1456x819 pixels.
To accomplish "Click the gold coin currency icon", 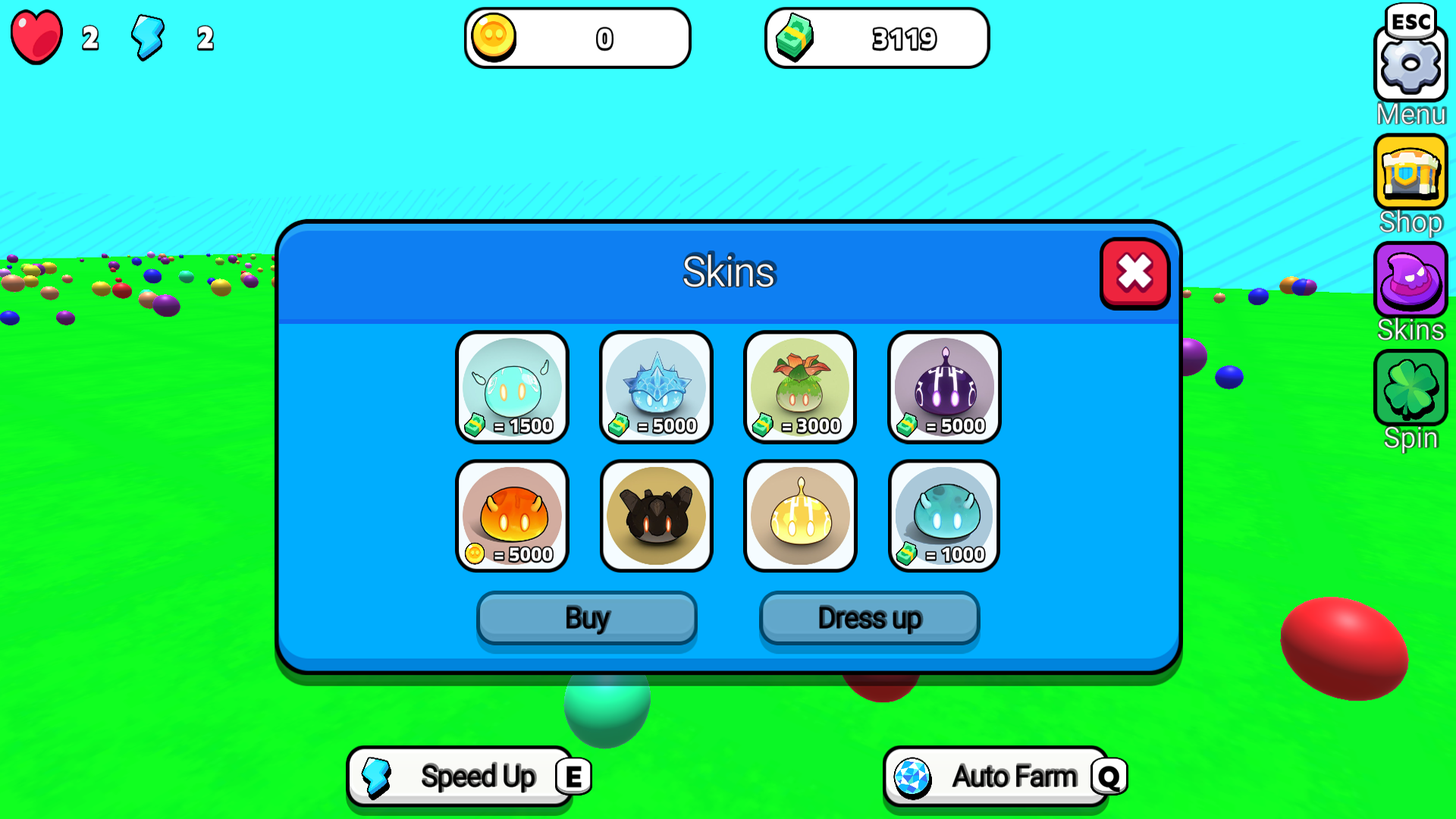I will (x=497, y=36).
